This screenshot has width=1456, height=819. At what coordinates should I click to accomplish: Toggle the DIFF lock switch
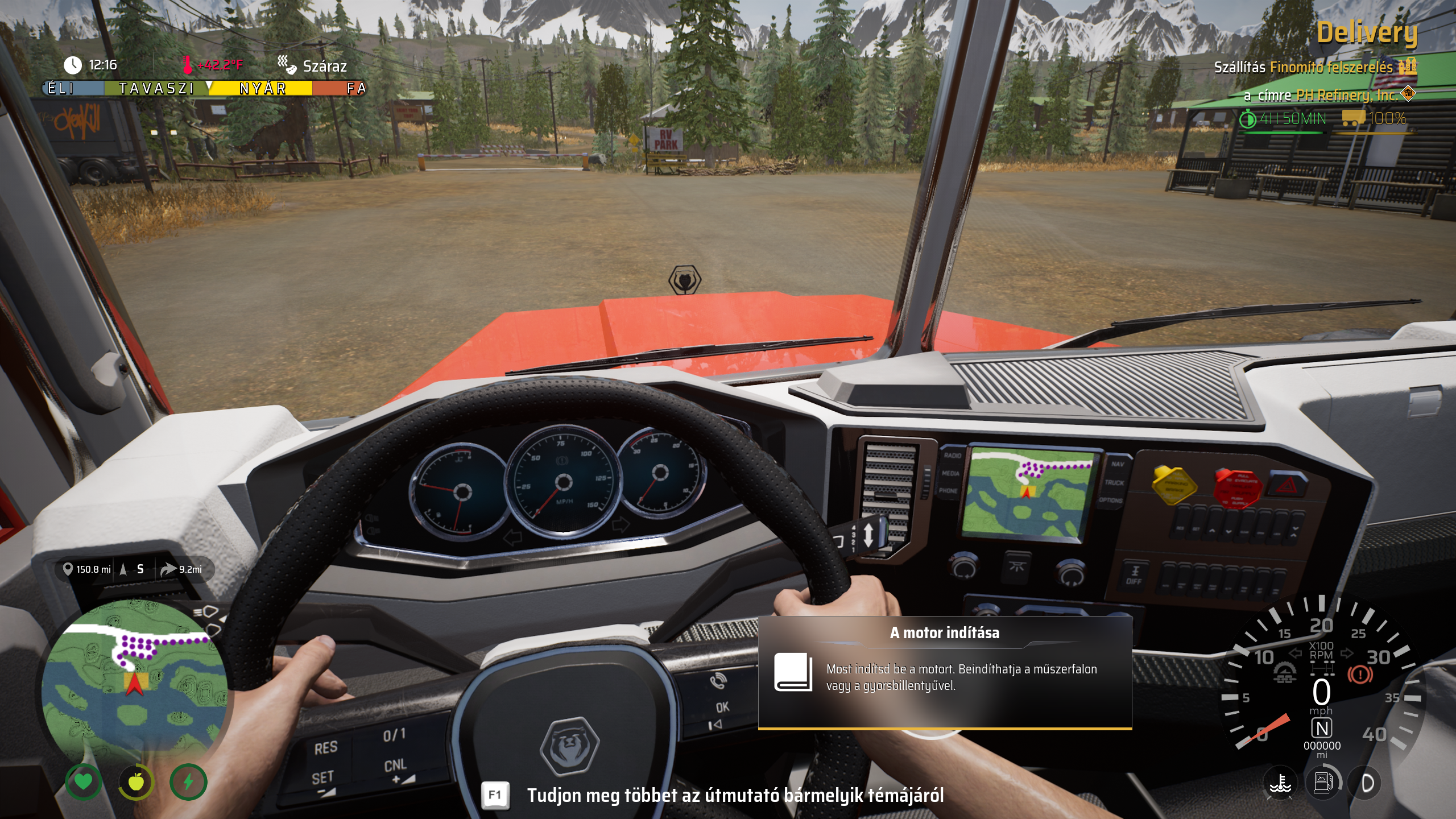click(x=1134, y=574)
